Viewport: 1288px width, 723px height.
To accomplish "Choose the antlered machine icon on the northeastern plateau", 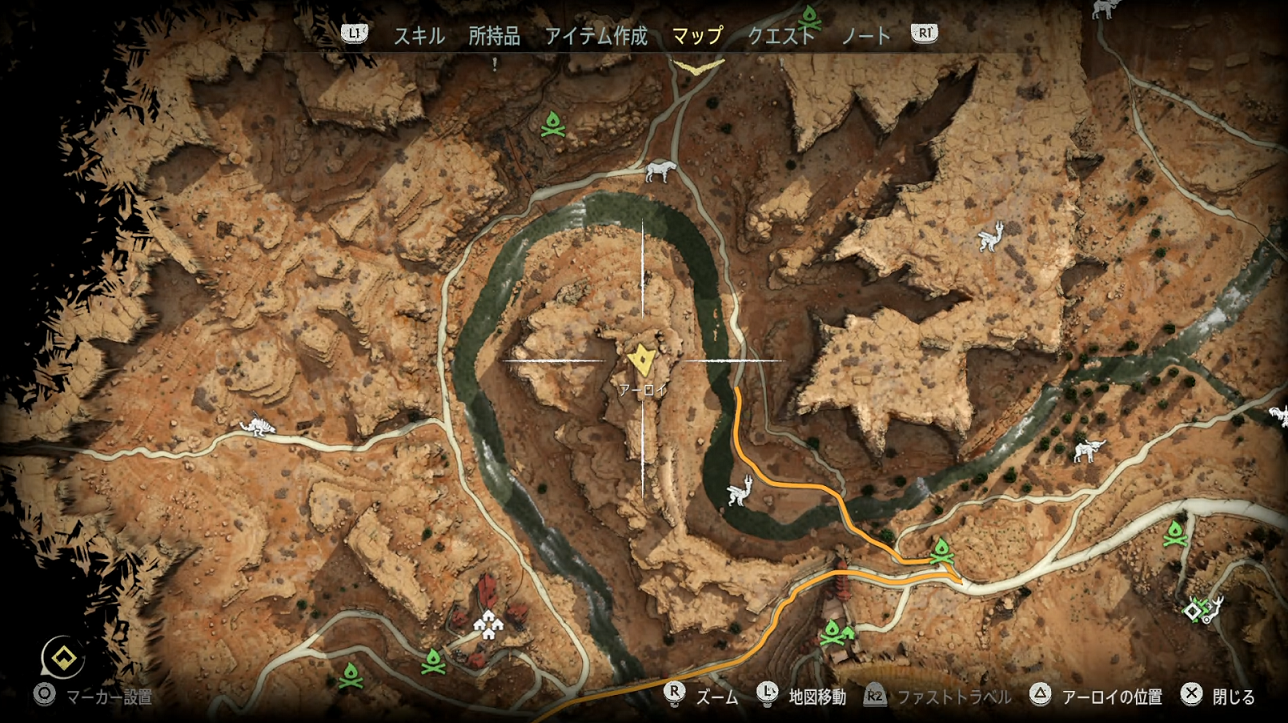I will [989, 237].
